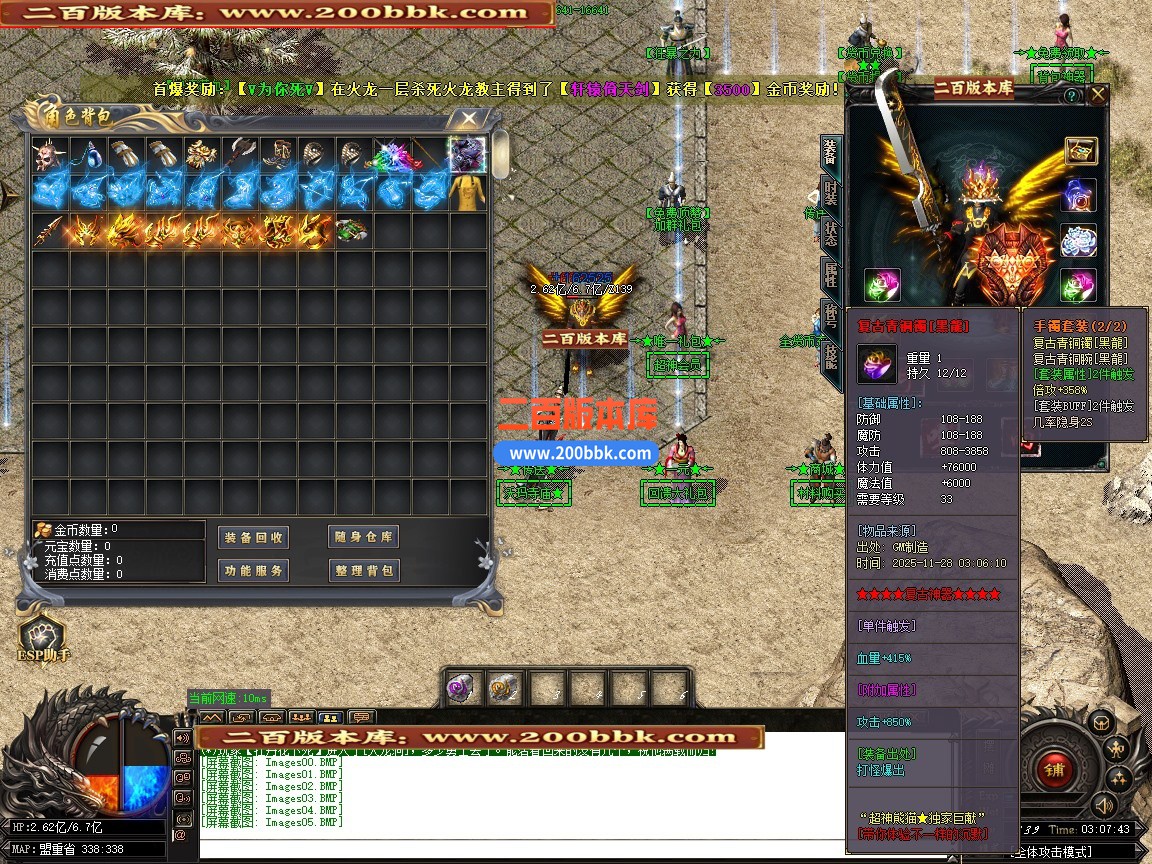
Task: Switch to the 状态 status tab
Action: point(830,233)
